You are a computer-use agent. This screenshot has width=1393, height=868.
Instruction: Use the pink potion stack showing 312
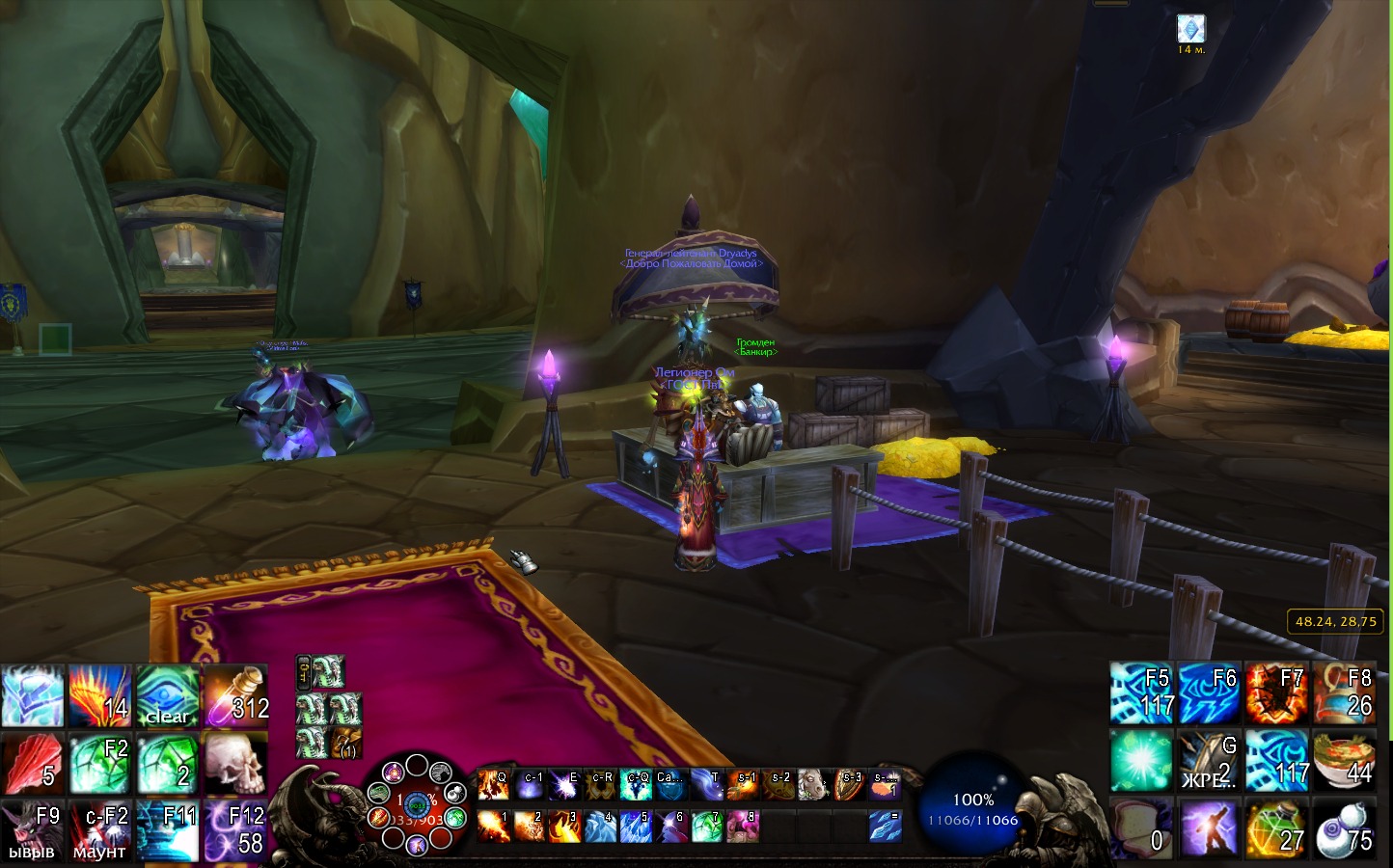click(x=234, y=695)
